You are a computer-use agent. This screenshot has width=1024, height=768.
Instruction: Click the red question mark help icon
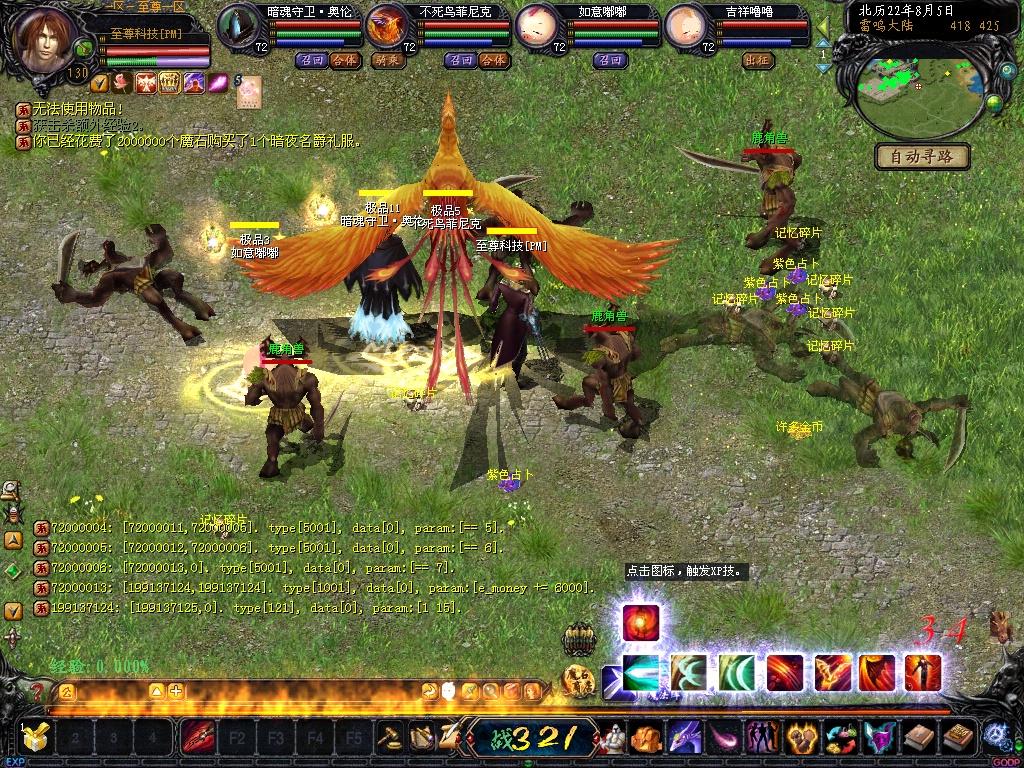pos(37,691)
